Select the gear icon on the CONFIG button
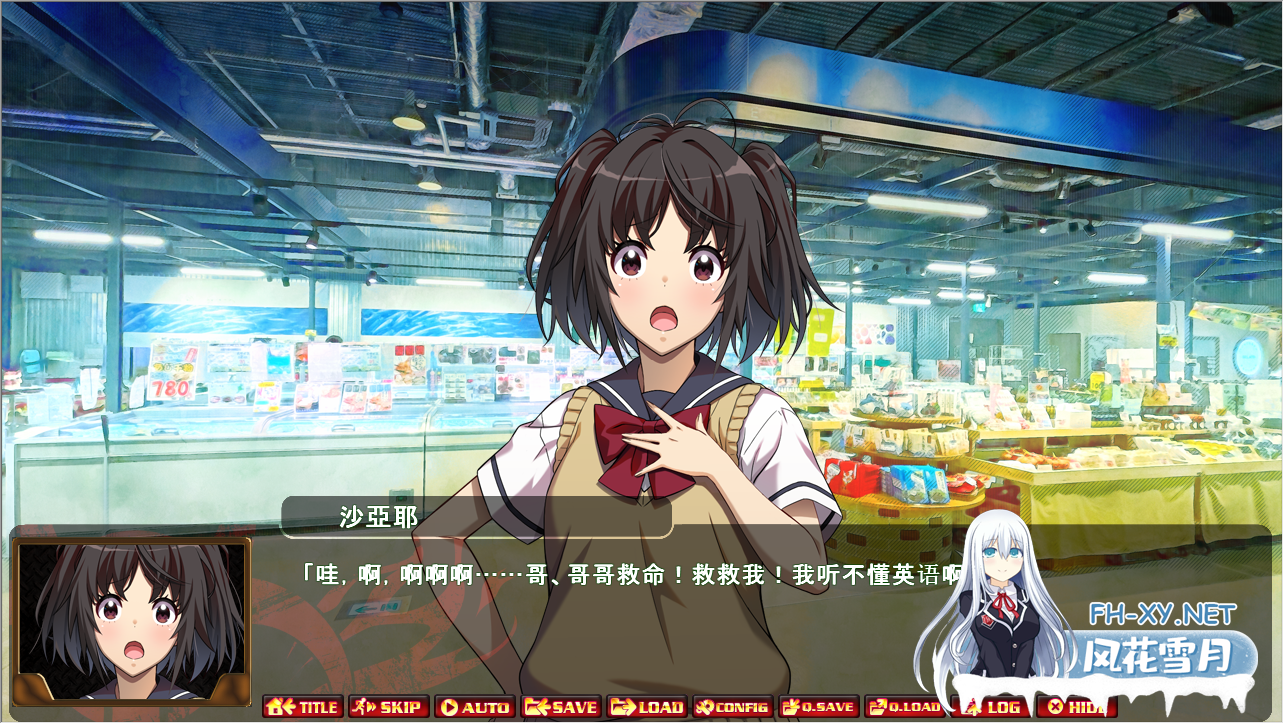This screenshot has height=724, width=1284. click(704, 707)
